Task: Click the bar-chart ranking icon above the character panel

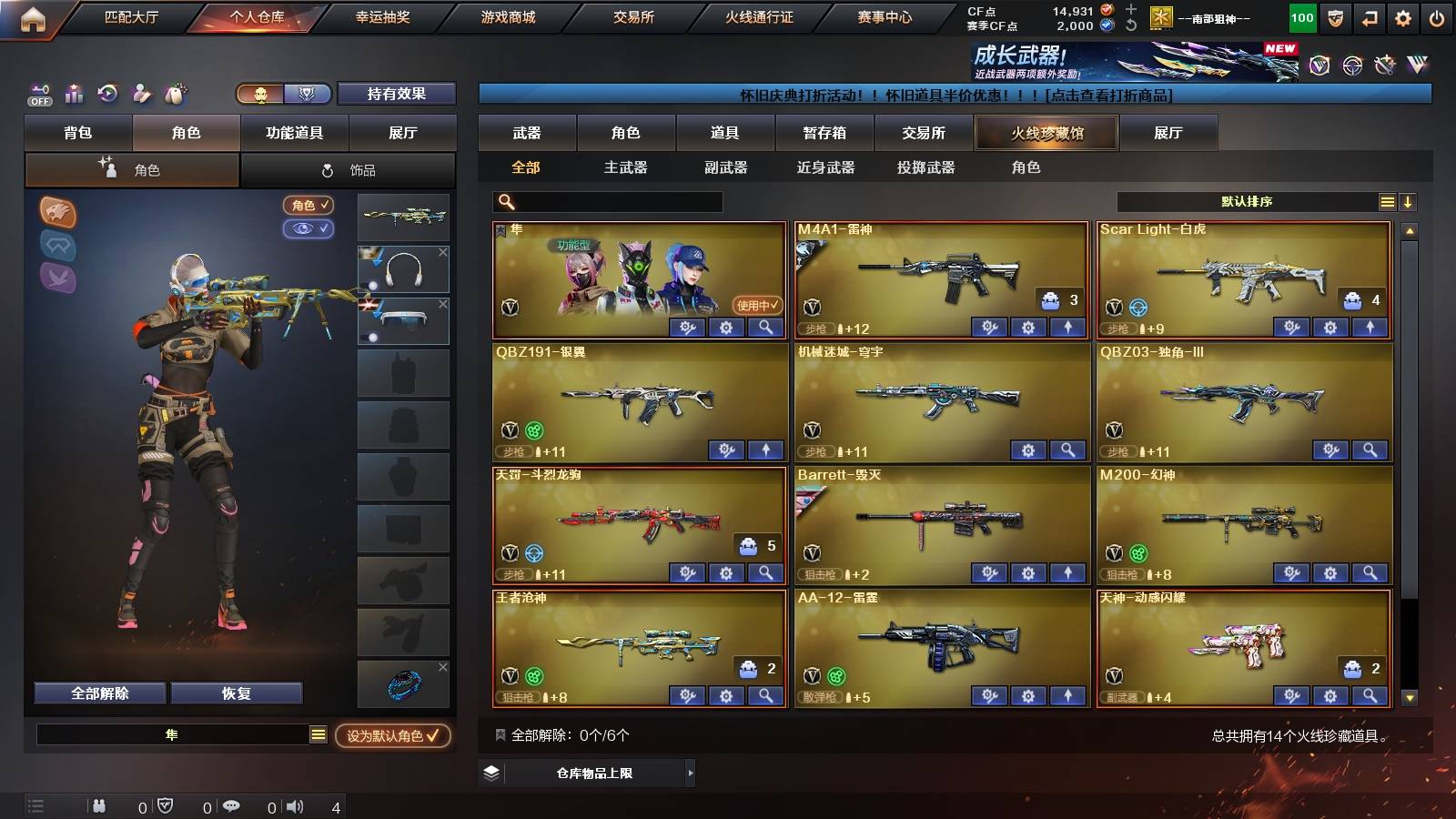Action: tap(74, 94)
